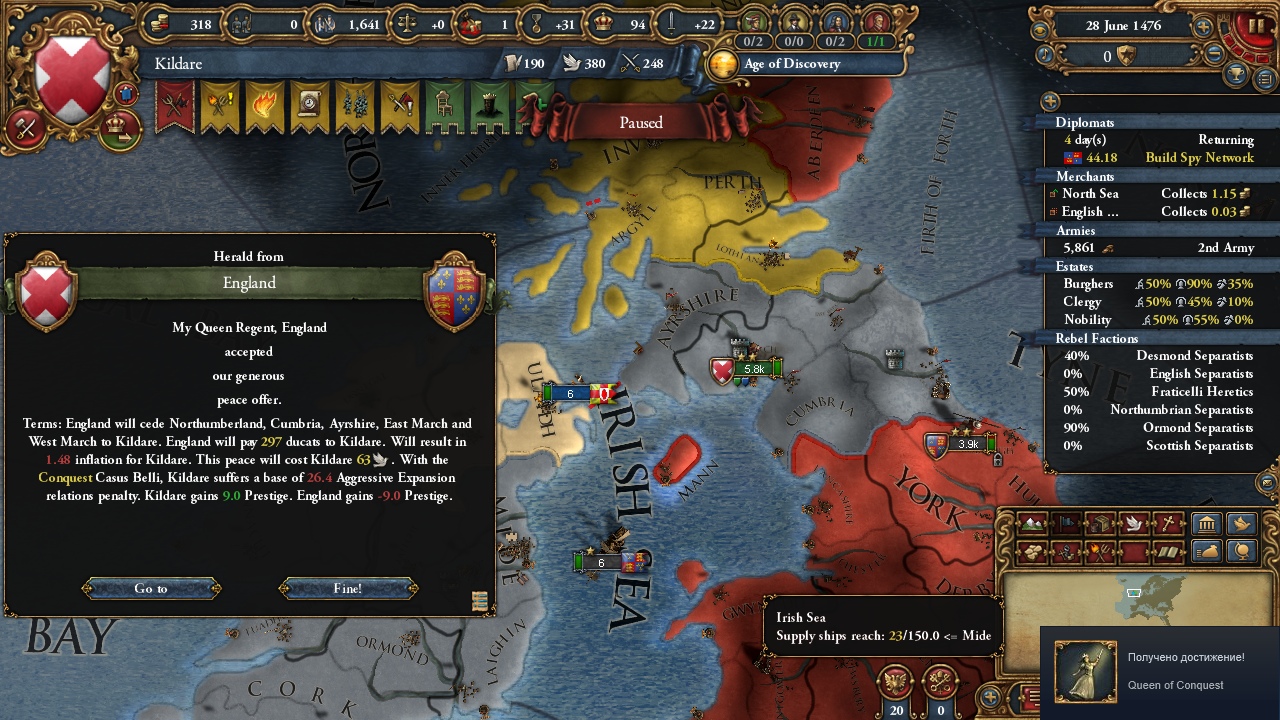Select the dove diplomatic map mode
This screenshot has width=1280, height=720.
(x=1133, y=524)
